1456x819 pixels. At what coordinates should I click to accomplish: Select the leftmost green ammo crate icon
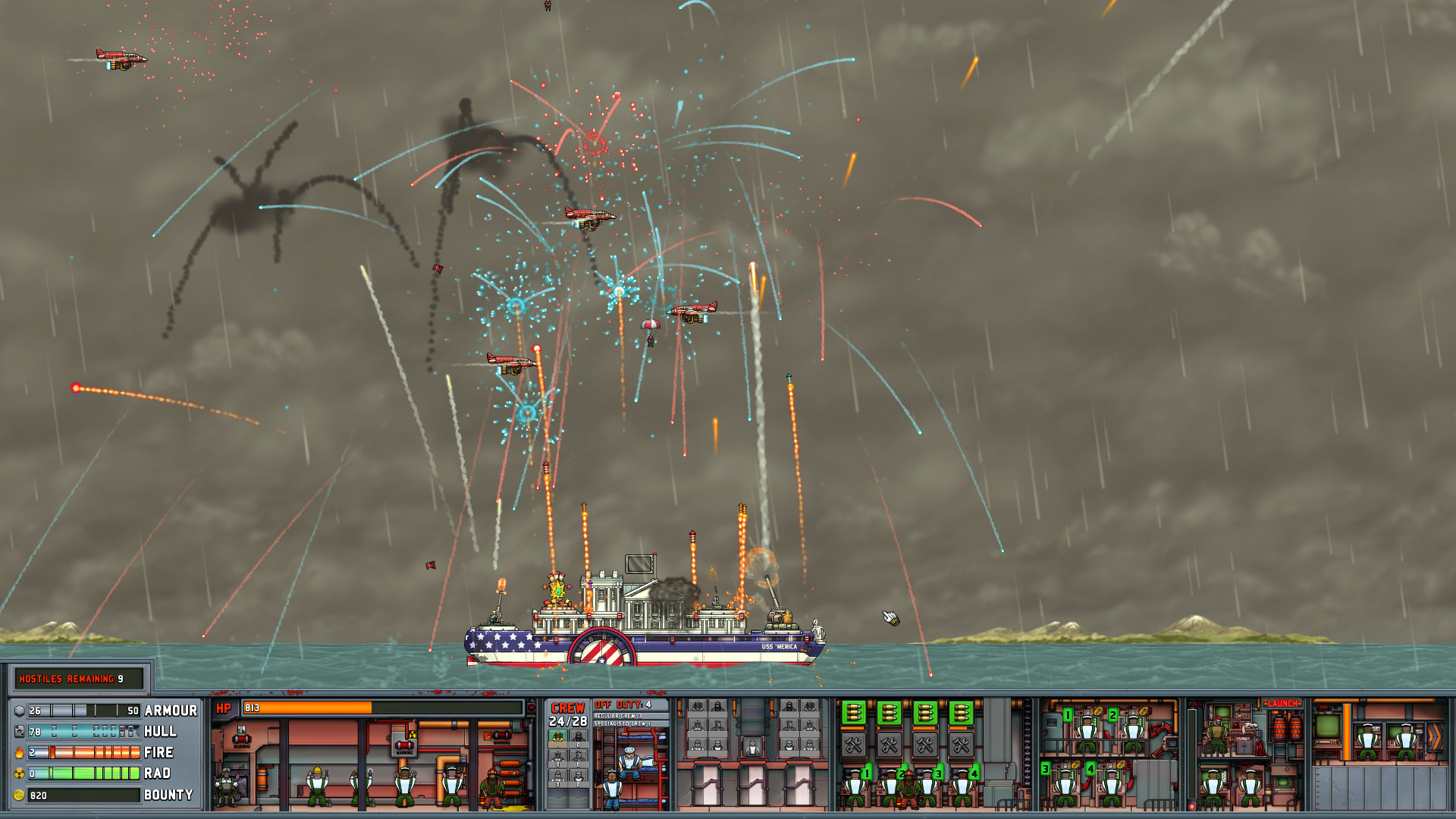click(854, 714)
